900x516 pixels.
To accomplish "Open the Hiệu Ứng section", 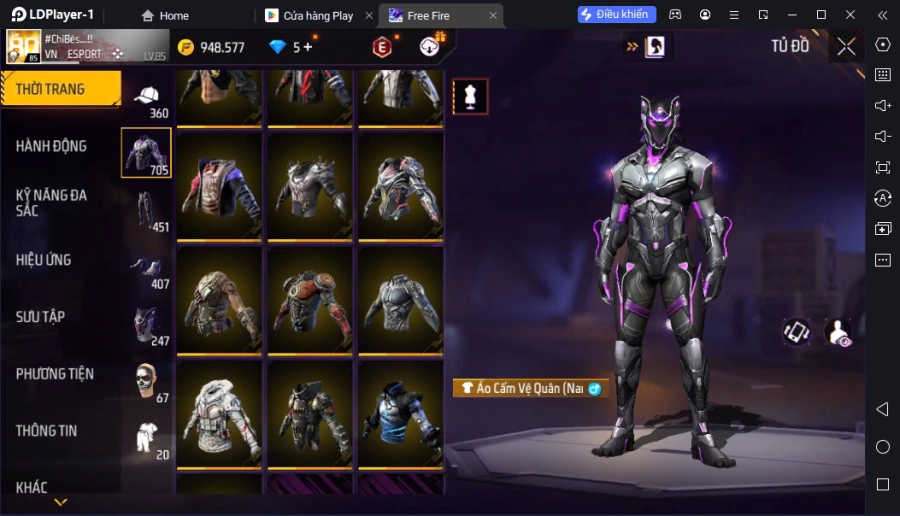I will (44, 260).
